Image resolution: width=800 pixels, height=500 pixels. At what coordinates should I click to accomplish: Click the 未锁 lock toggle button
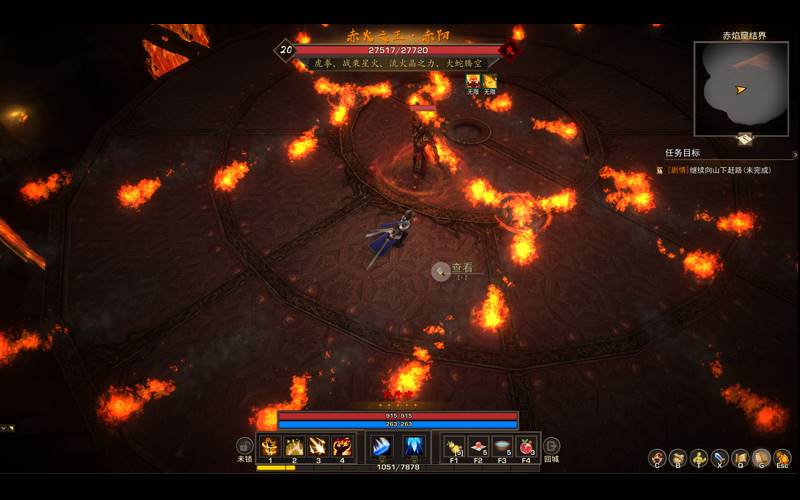tap(245, 446)
